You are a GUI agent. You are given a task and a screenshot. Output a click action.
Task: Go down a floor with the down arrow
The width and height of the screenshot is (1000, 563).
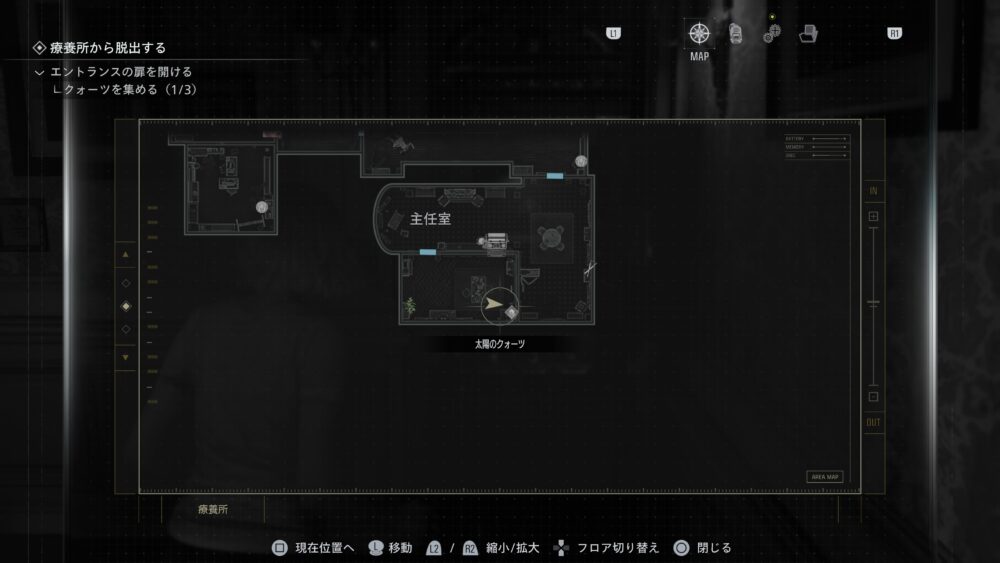[125, 356]
